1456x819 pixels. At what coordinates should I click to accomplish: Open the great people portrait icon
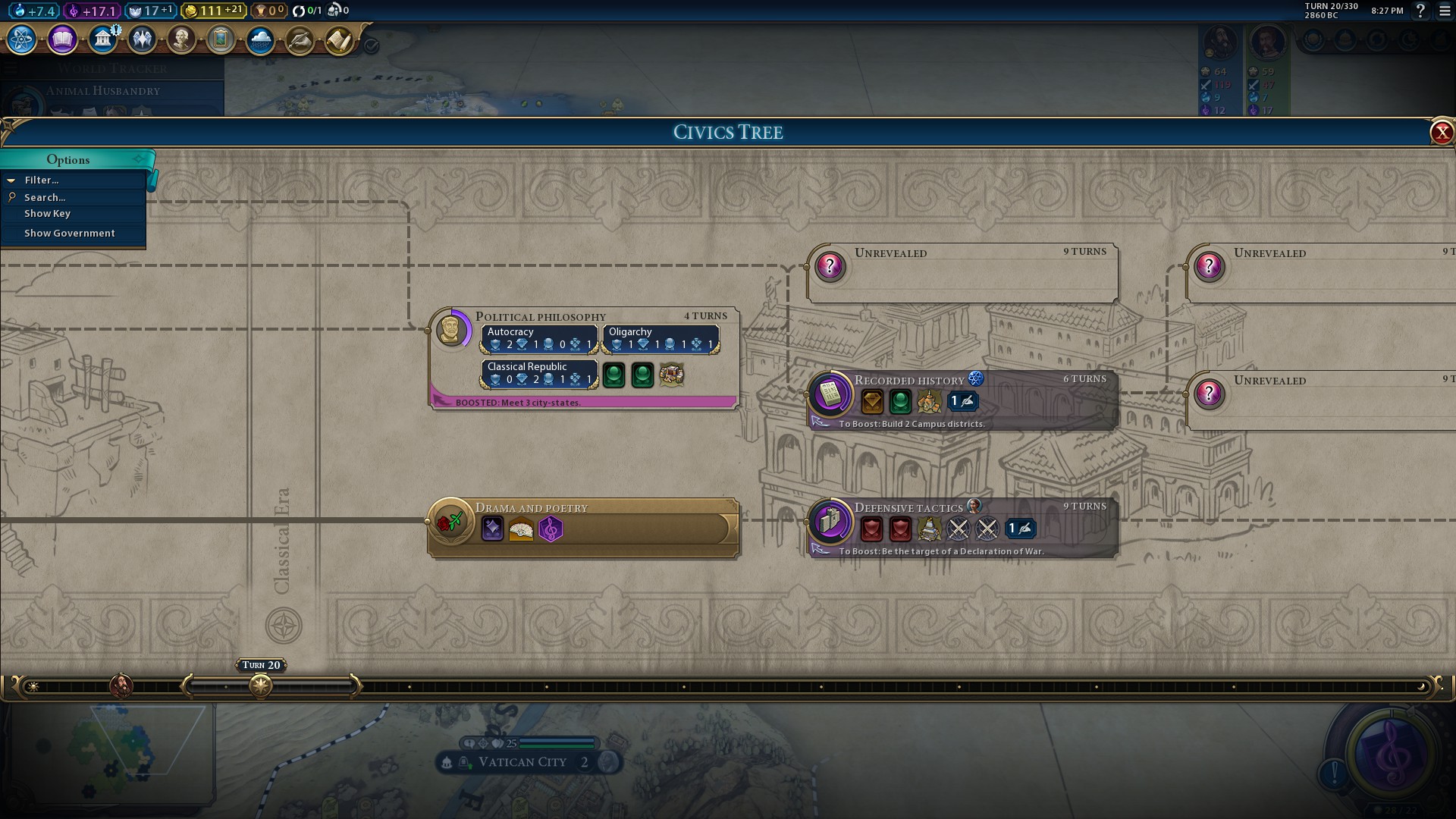pos(181,39)
